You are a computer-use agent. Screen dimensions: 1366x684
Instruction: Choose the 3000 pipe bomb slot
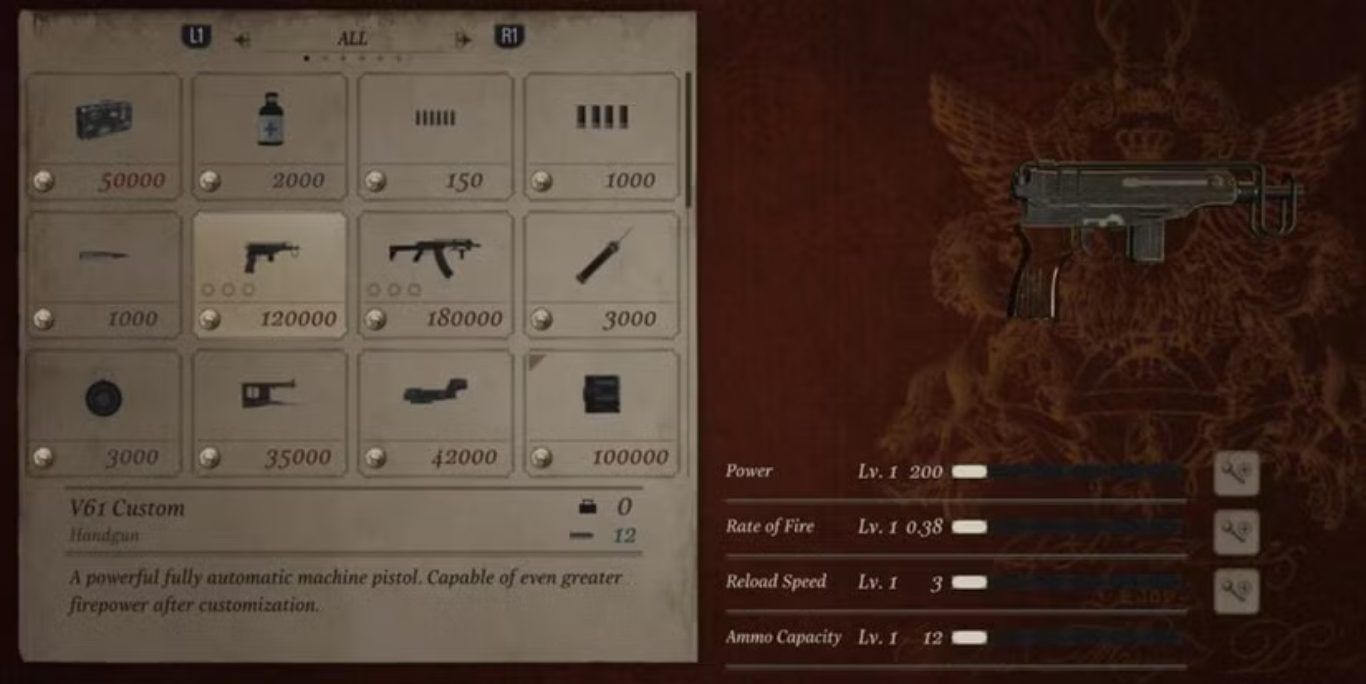[602, 274]
